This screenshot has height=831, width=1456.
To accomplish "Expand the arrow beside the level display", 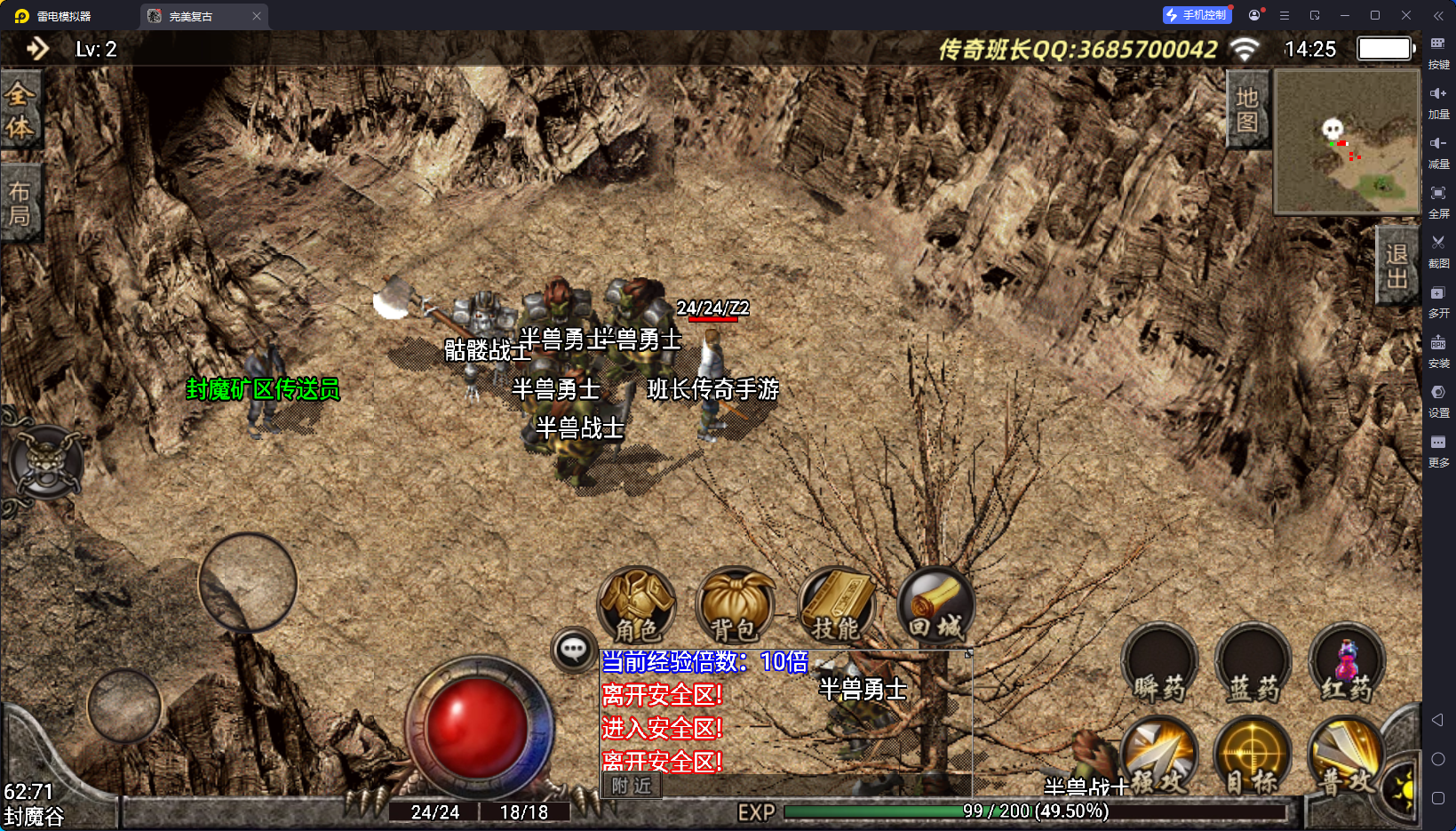I will click(37, 49).
